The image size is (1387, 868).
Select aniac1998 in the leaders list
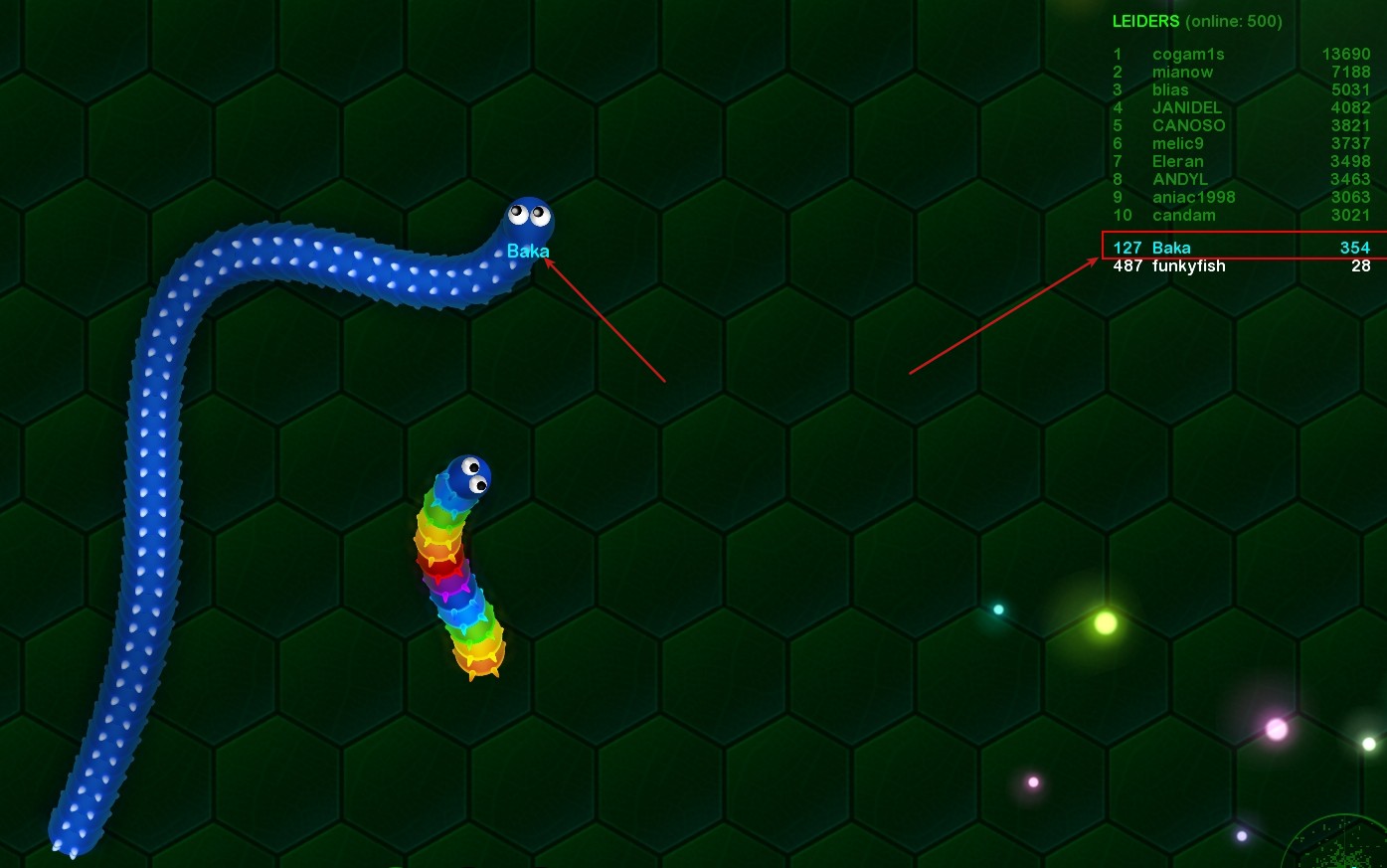click(x=1193, y=197)
